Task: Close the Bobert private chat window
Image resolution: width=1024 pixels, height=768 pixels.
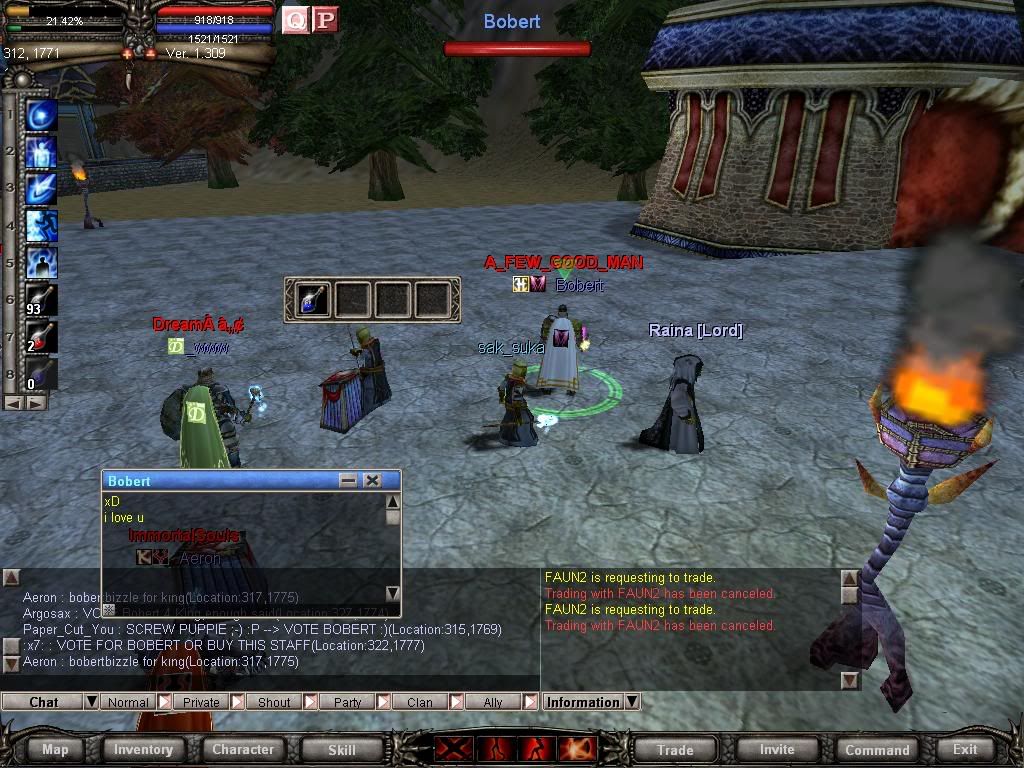Action: click(372, 481)
